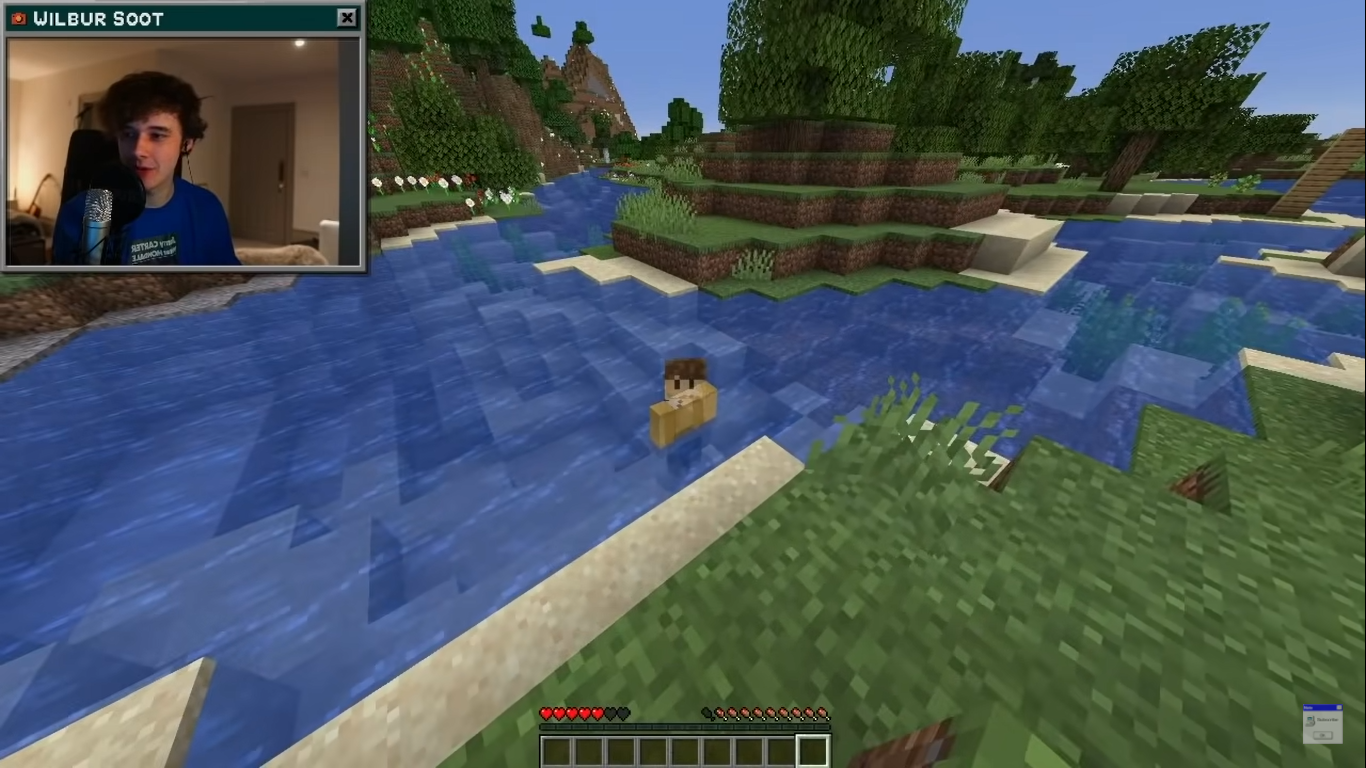
Task: Click the experience bar above the hotbar
Action: pos(683,726)
